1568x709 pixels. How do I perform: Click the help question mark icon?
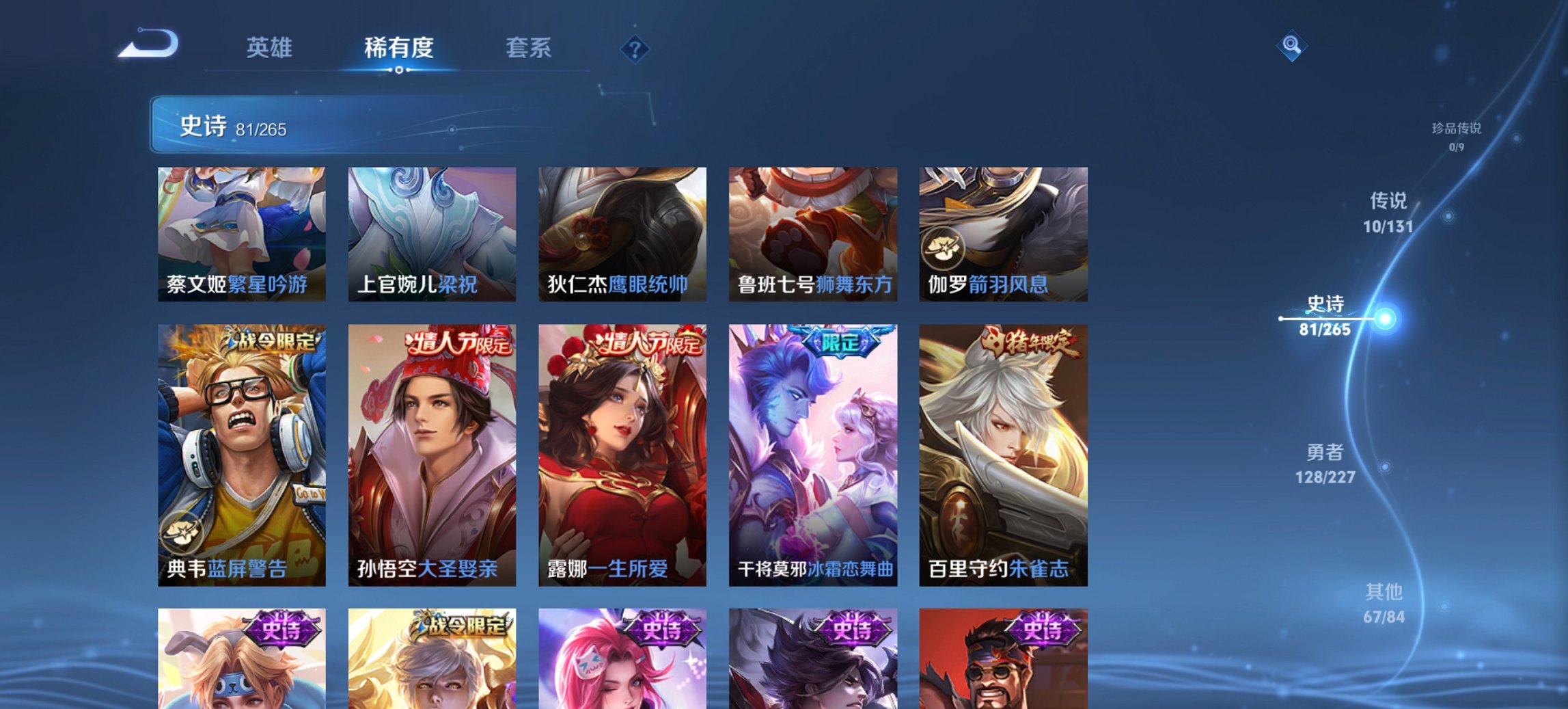click(635, 49)
